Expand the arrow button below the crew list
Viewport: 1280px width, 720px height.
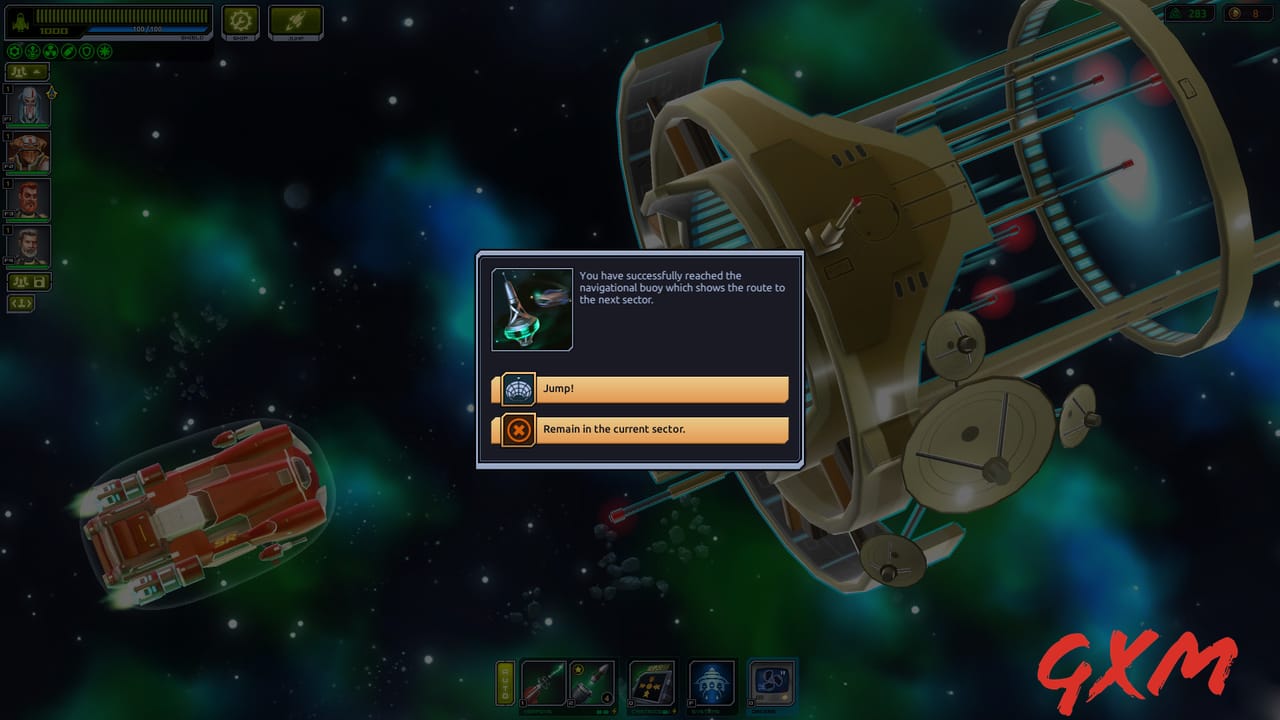[20, 303]
